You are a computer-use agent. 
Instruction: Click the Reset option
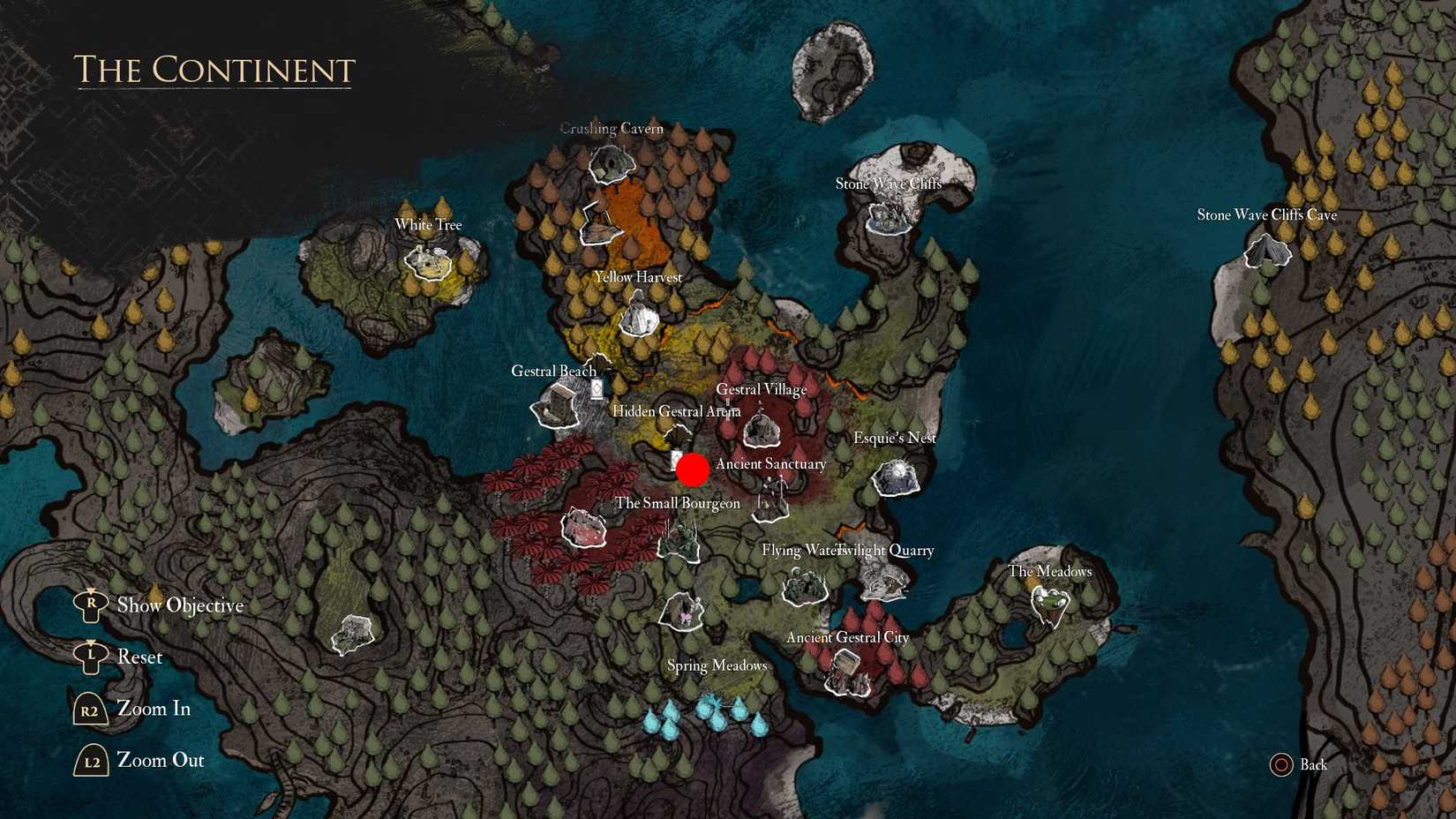140,657
